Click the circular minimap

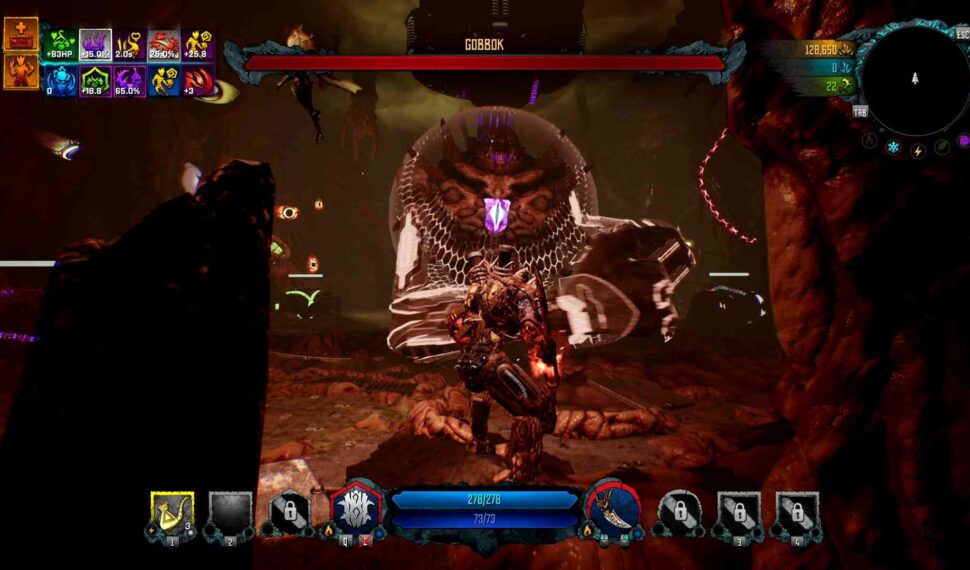pyautogui.click(x=913, y=81)
